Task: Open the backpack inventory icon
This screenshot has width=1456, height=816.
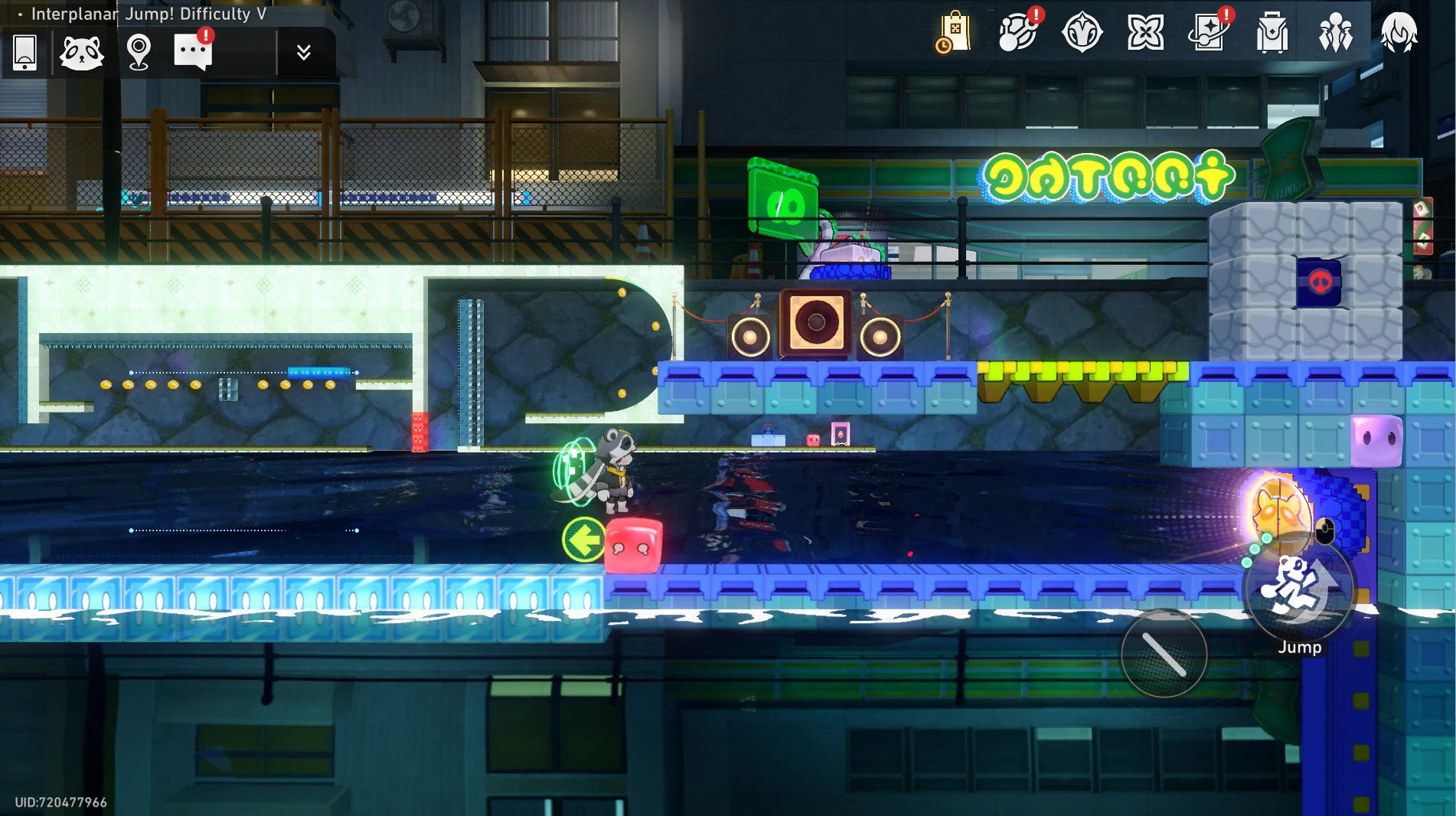Action: tap(1272, 34)
